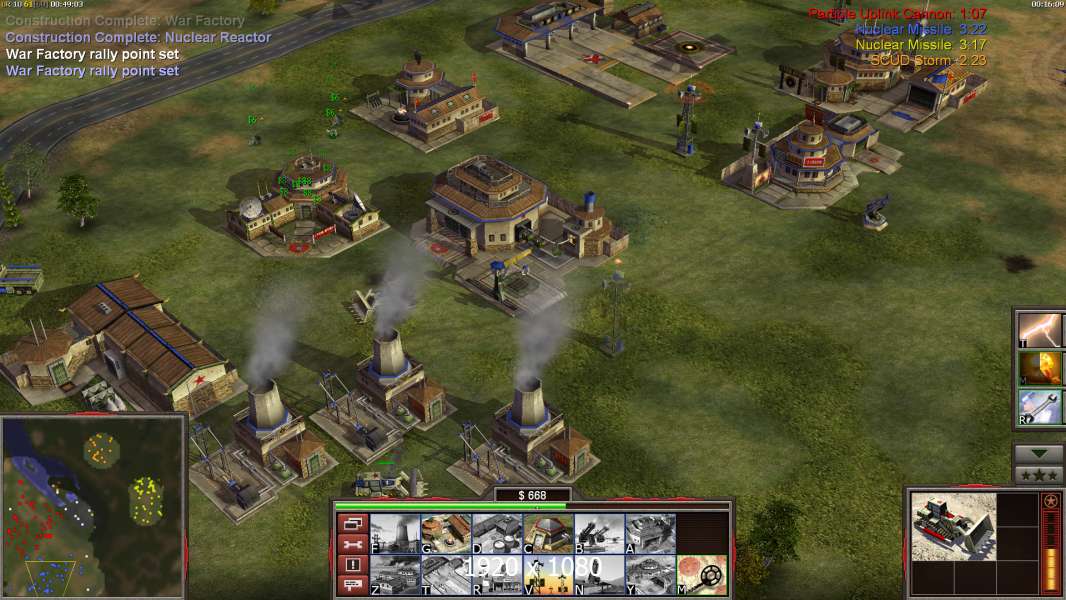Choose the Gattling Cannon build icon
This screenshot has height=600, width=1066.
click(x=599, y=533)
